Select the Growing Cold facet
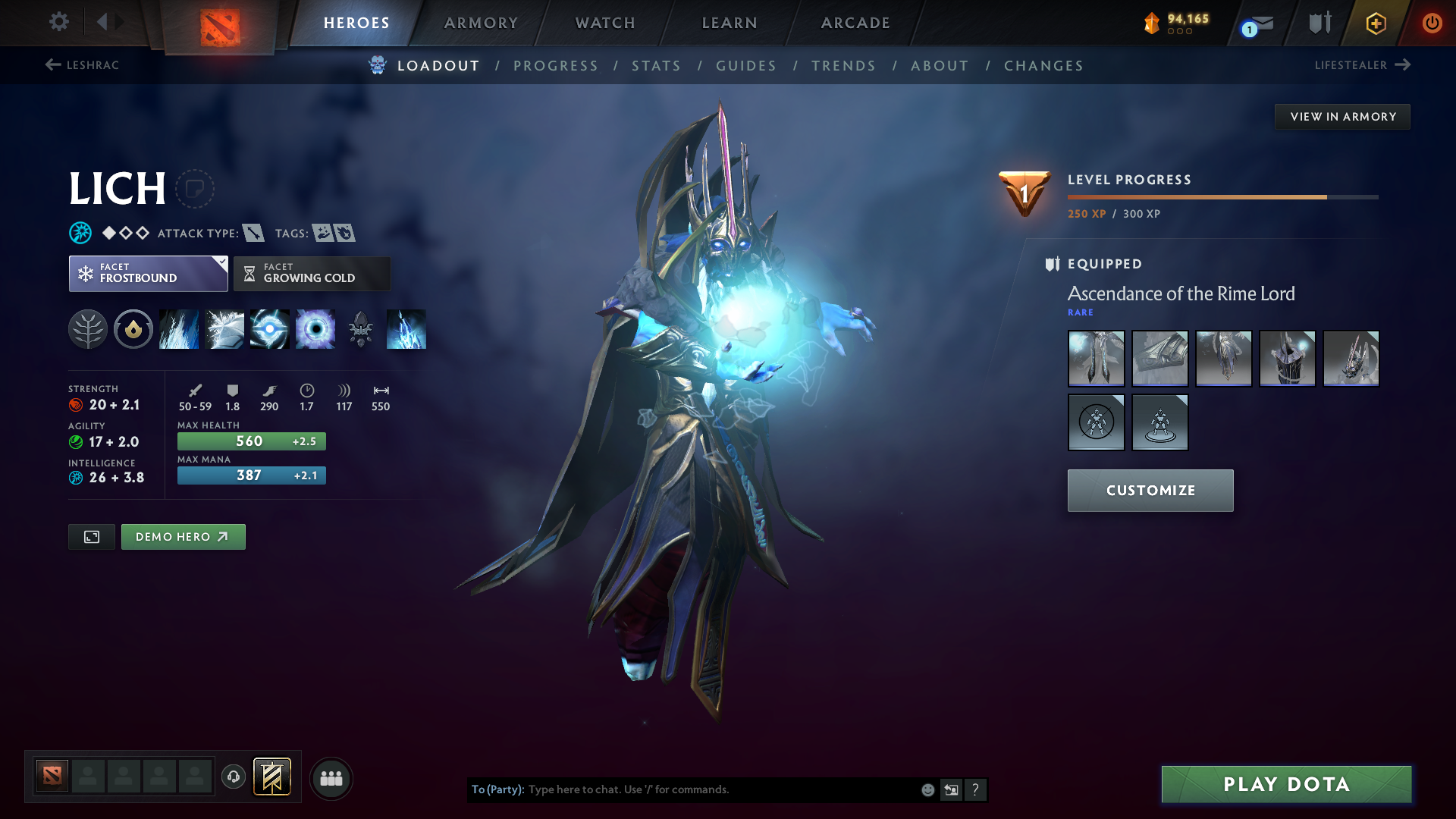The image size is (1456, 819). coord(311,273)
